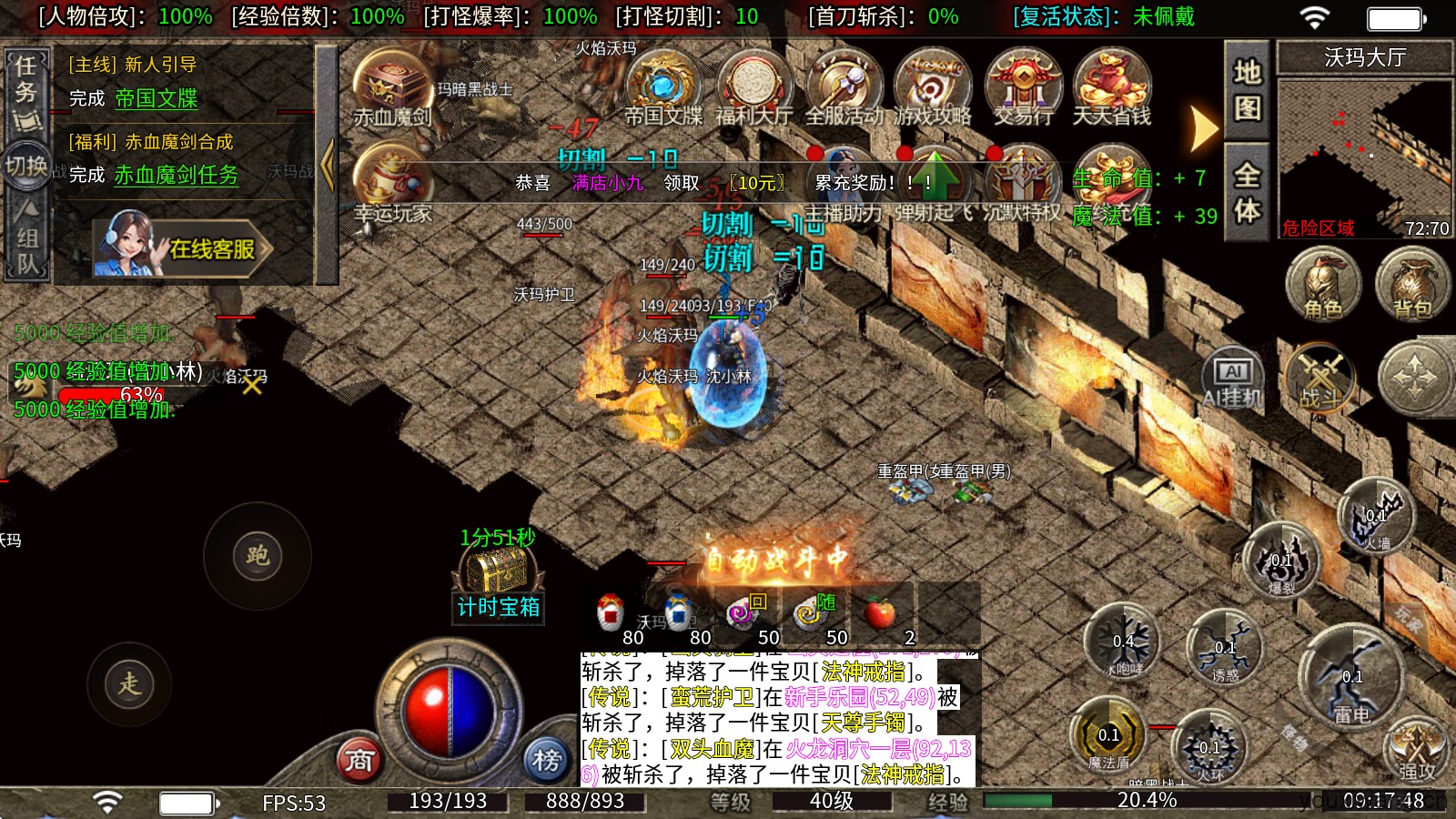Screen dimensions: 1456x819
Task: Open the 交易行 trading house
Action: pos(1023,86)
